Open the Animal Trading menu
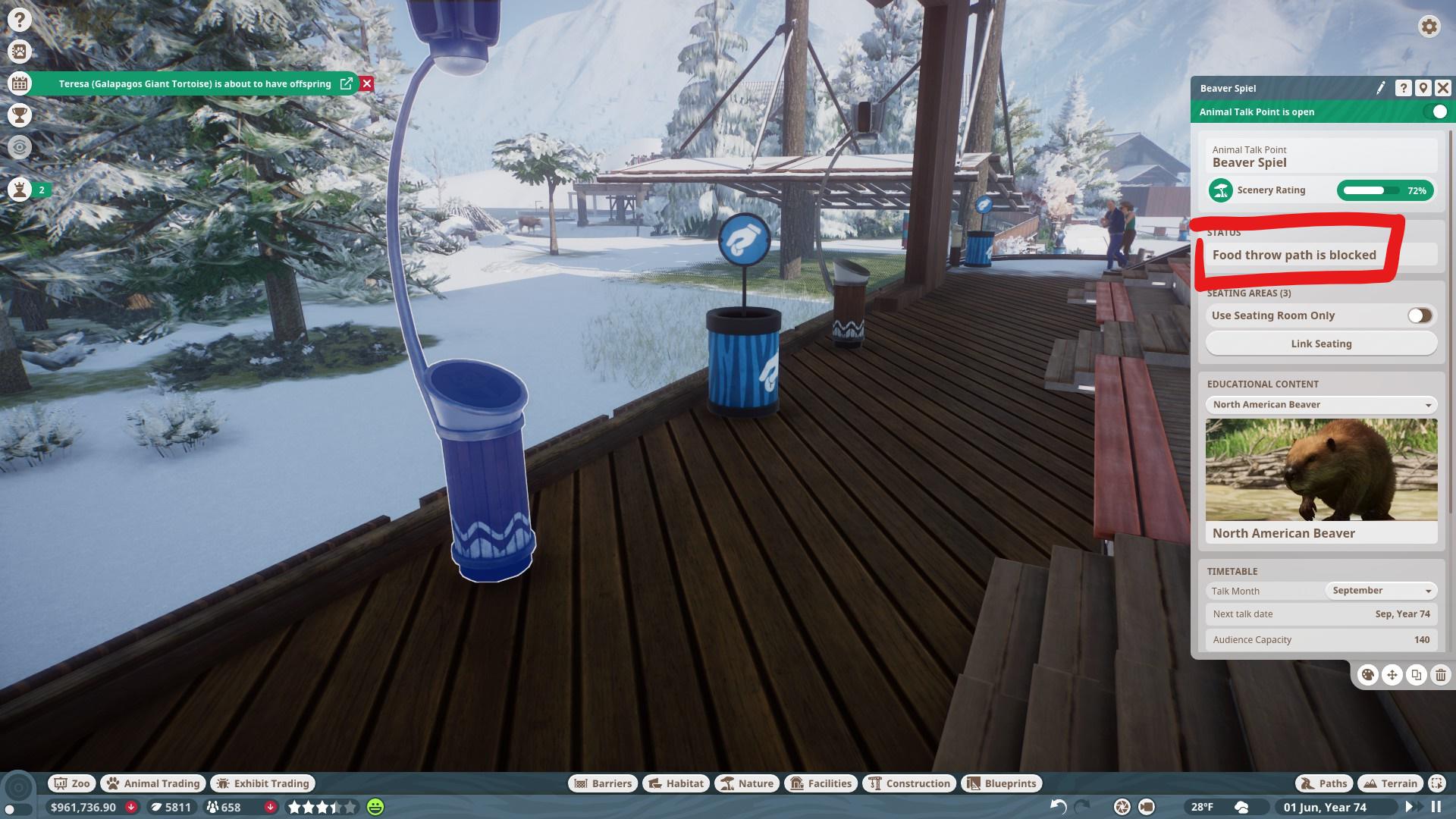 tap(152, 783)
